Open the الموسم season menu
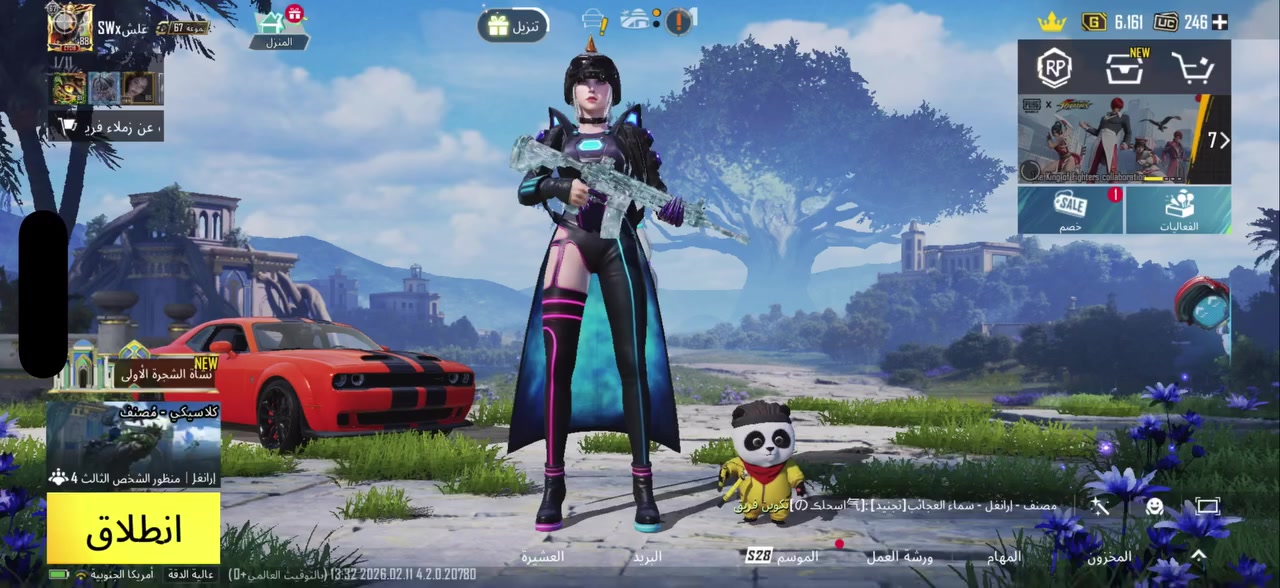 (783, 556)
